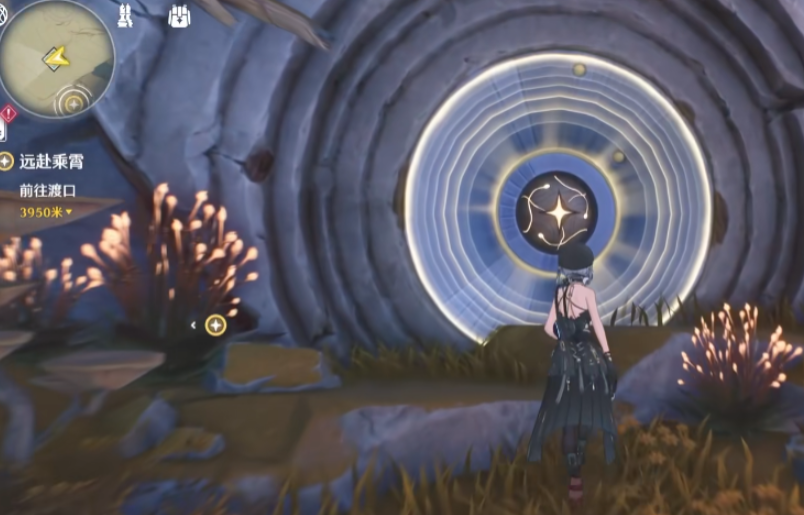Open the backpack inventory icon

(x=180, y=17)
